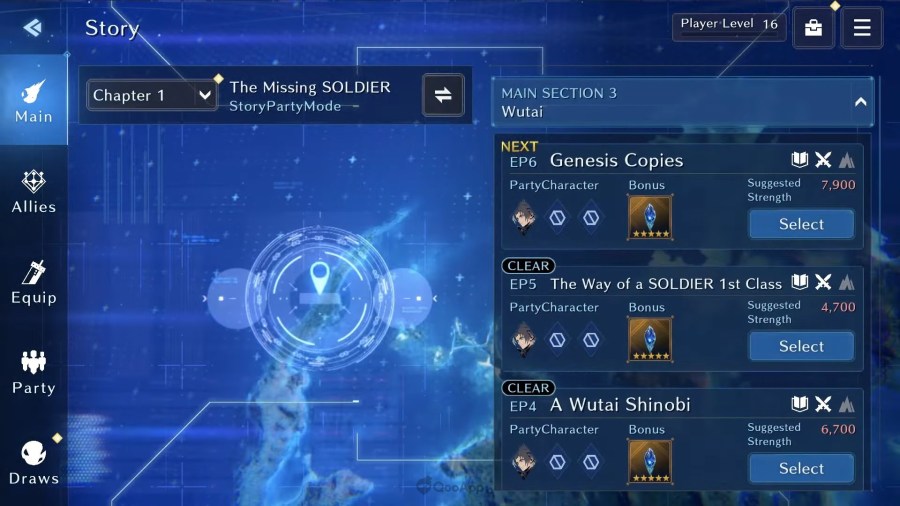Toggle story party mode swap button
This screenshot has height=506, width=900.
[443, 95]
